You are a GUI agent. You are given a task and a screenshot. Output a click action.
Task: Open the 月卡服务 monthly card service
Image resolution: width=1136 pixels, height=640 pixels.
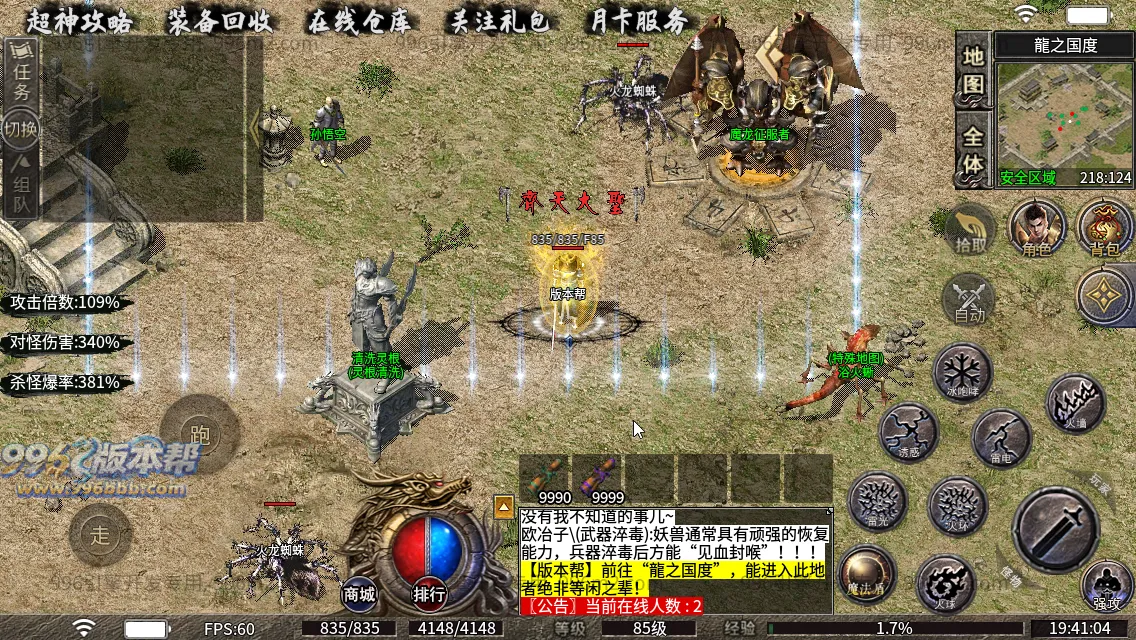tap(639, 20)
